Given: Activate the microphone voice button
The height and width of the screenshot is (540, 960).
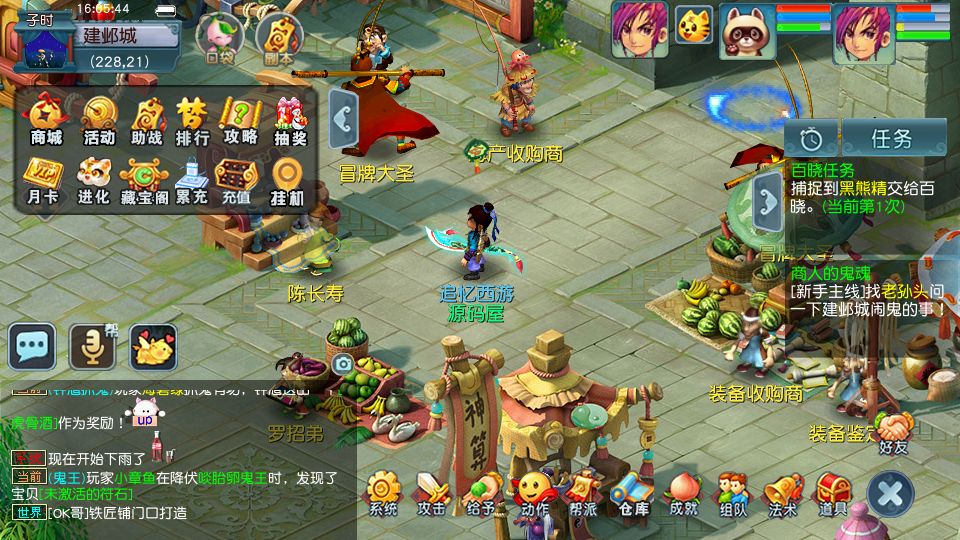Looking at the screenshot, I should click(x=92, y=348).
